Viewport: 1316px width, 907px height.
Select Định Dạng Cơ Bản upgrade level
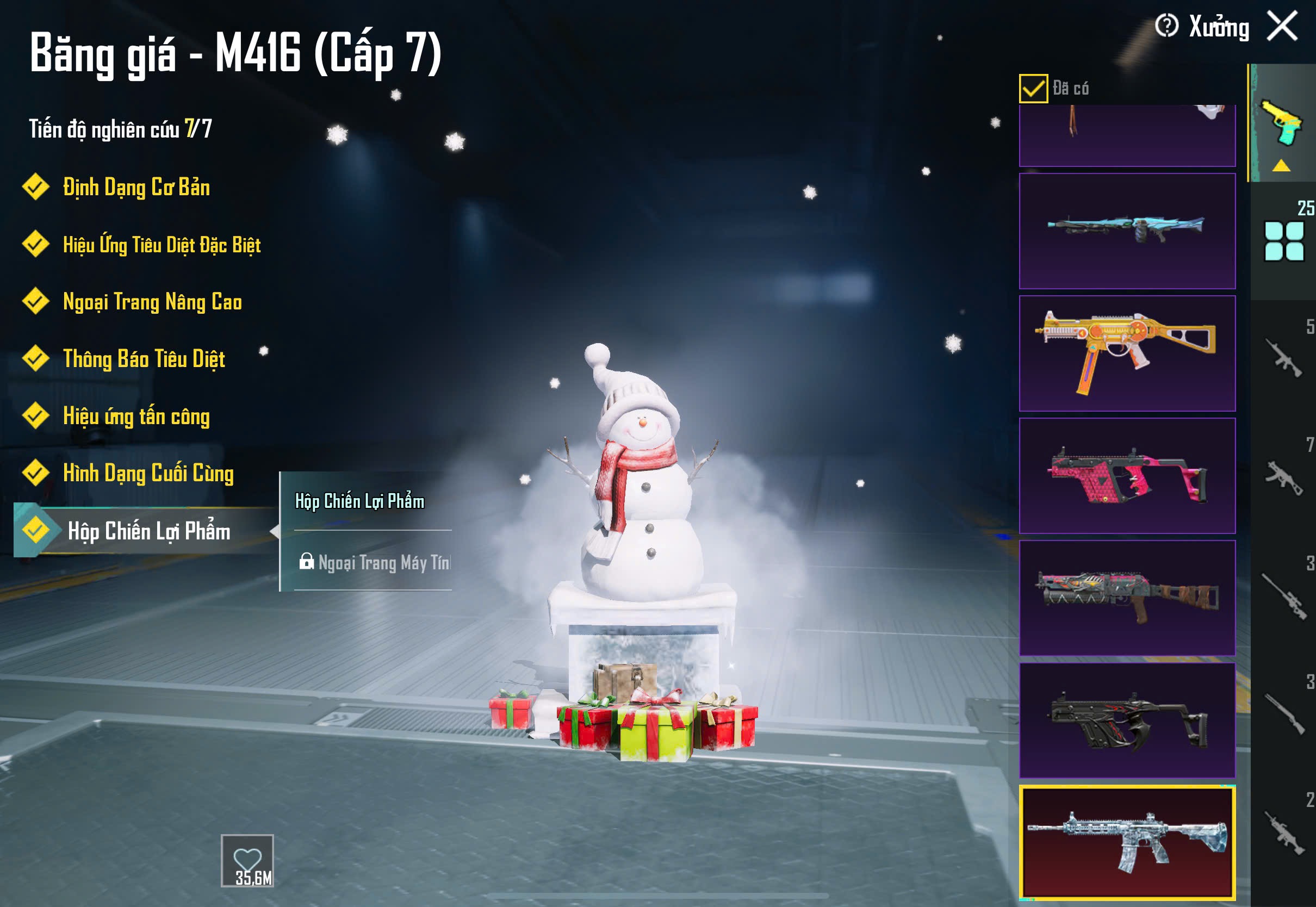136,188
